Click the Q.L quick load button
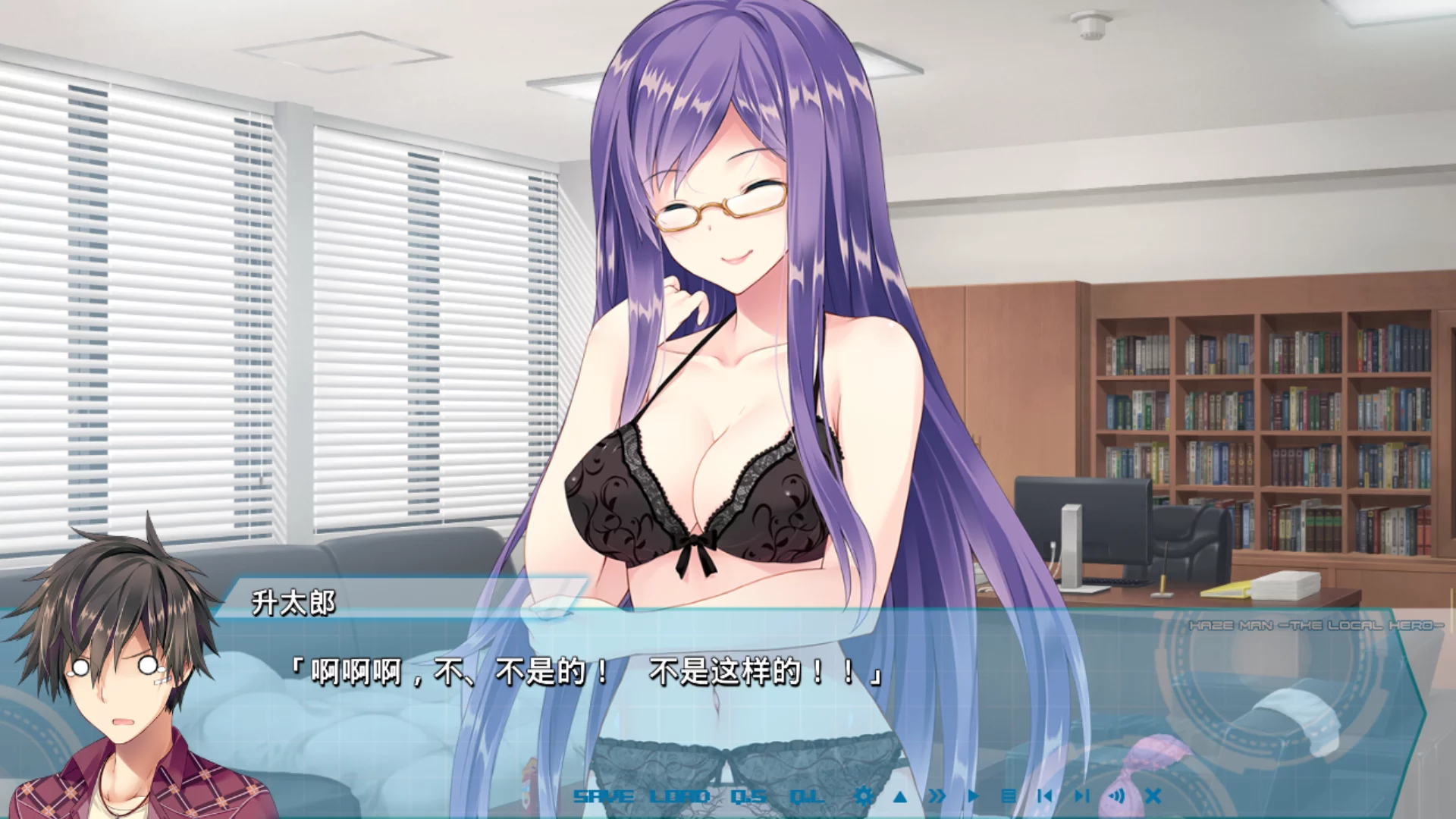The height and width of the screenshot is (819, 1456). 806,796
